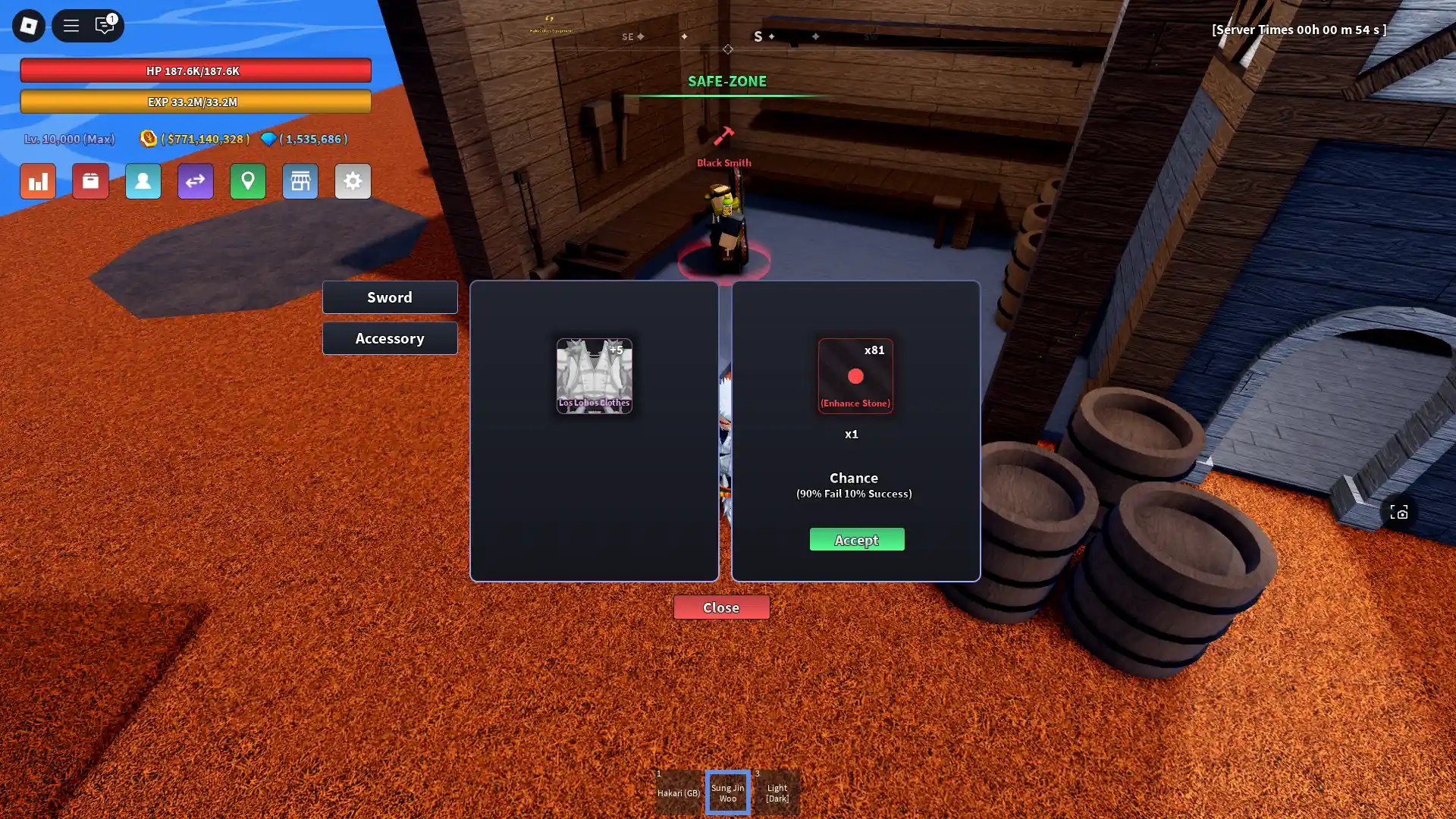Click the Roblox logo button
1456x819 pixels.
28,25
